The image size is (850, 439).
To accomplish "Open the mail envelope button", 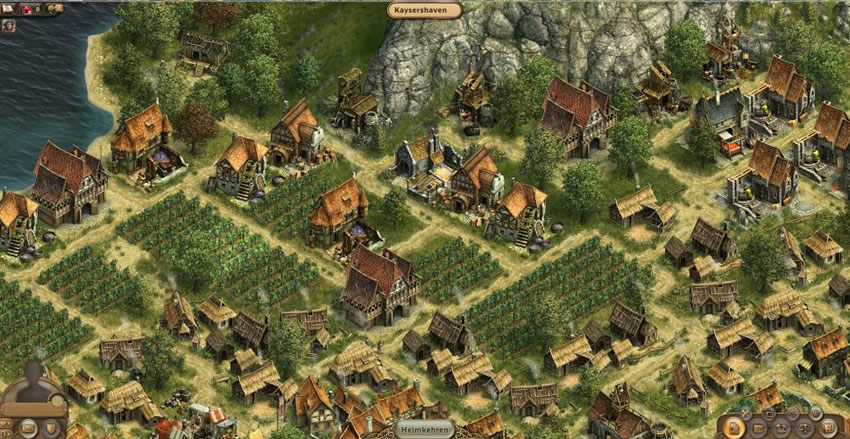I will pyautogui.click(x=27, y=428).
